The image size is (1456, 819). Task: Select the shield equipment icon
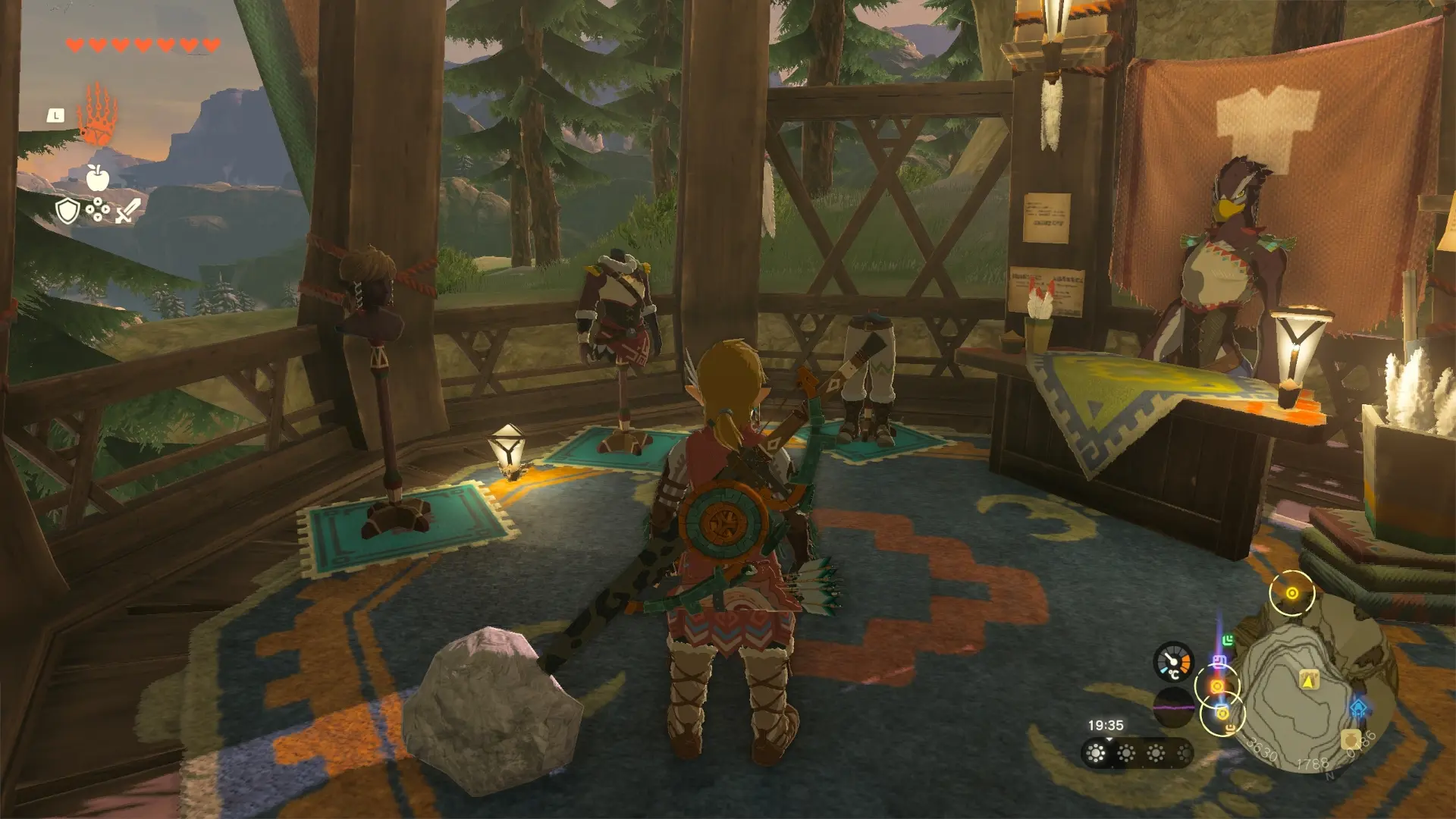pos(67,210)
